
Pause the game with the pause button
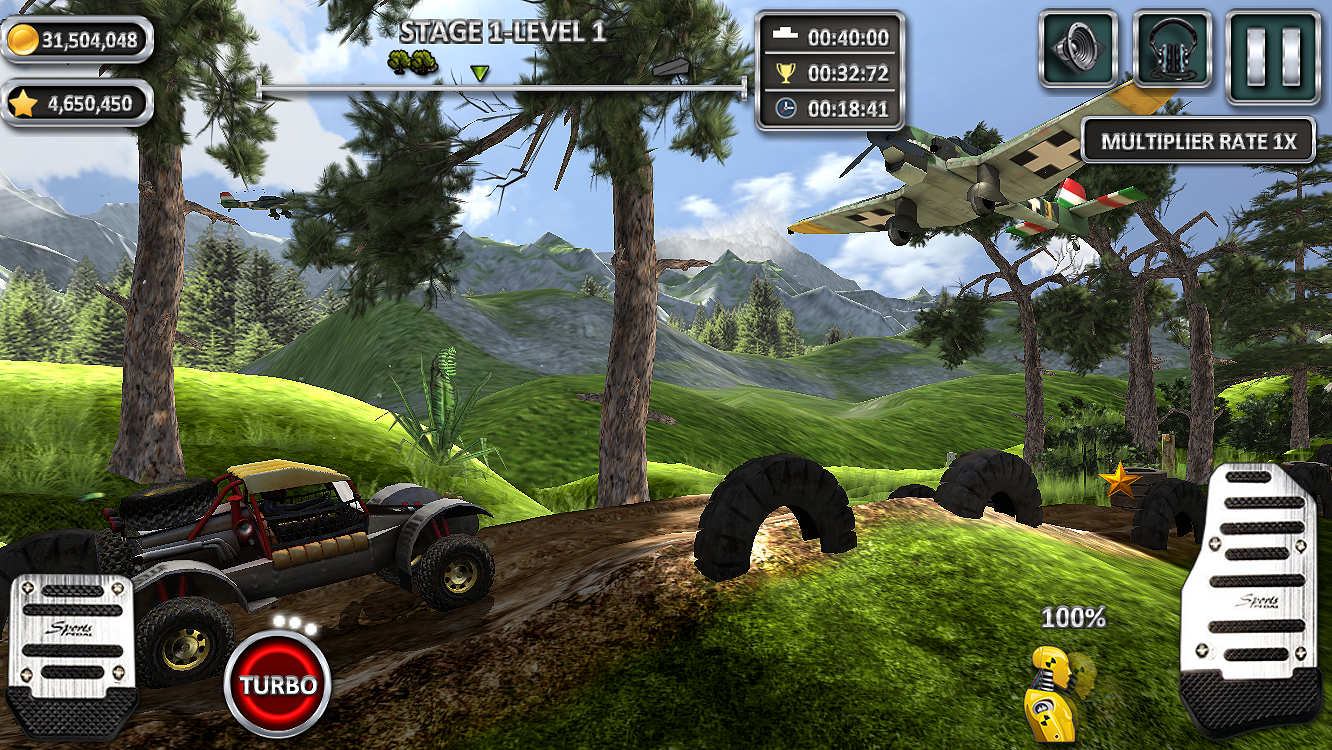coord(1273,57)
